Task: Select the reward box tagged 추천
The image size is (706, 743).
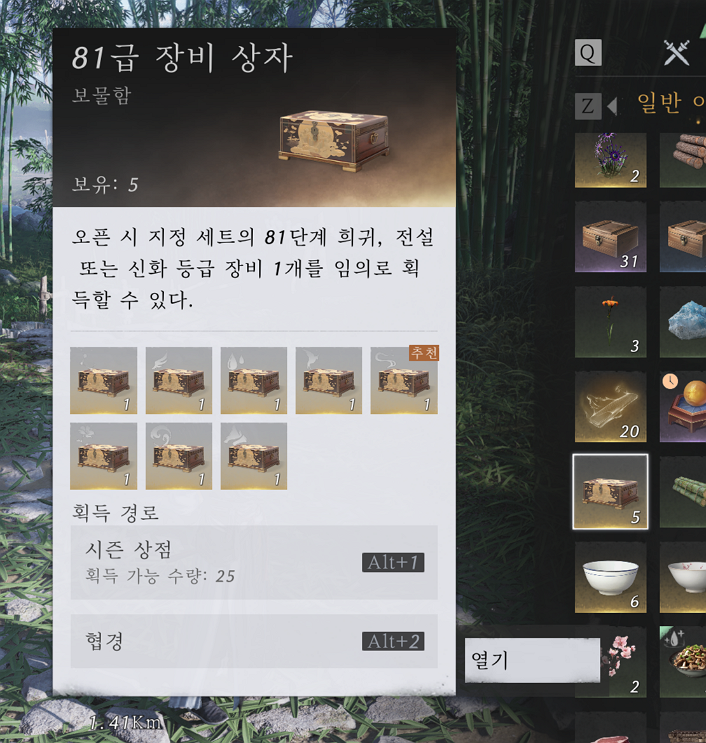Action: (x=404, y=380)
